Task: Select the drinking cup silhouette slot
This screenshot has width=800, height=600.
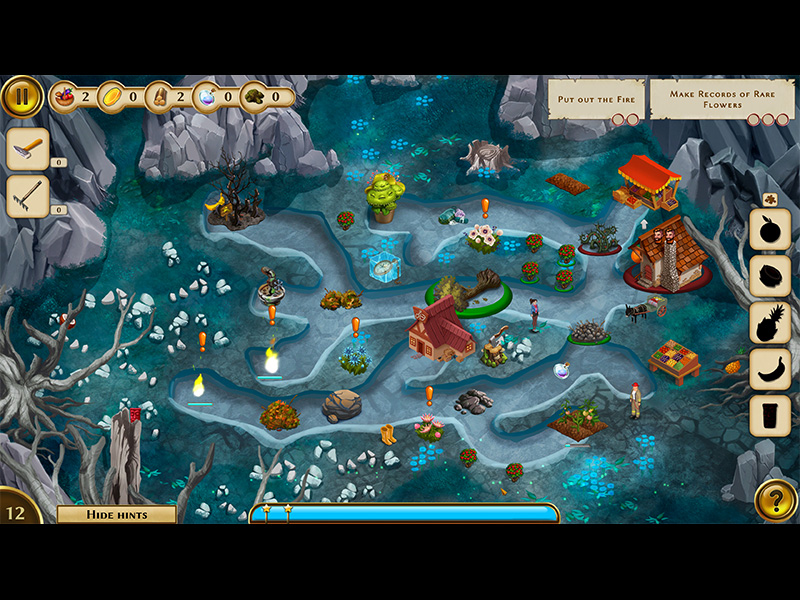Action: pos(770,415)
